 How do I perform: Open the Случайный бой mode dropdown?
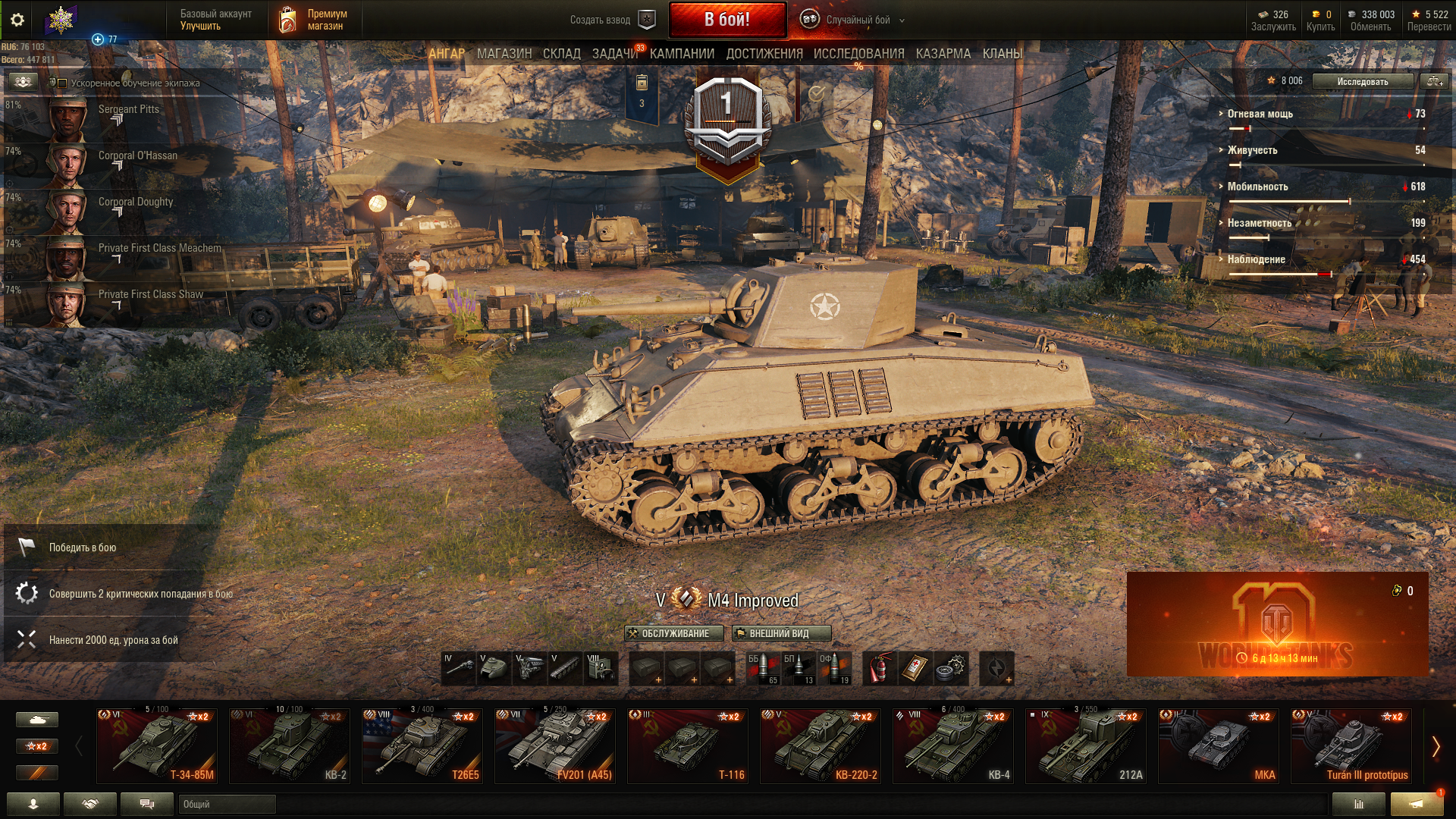(x=857, y=20)
